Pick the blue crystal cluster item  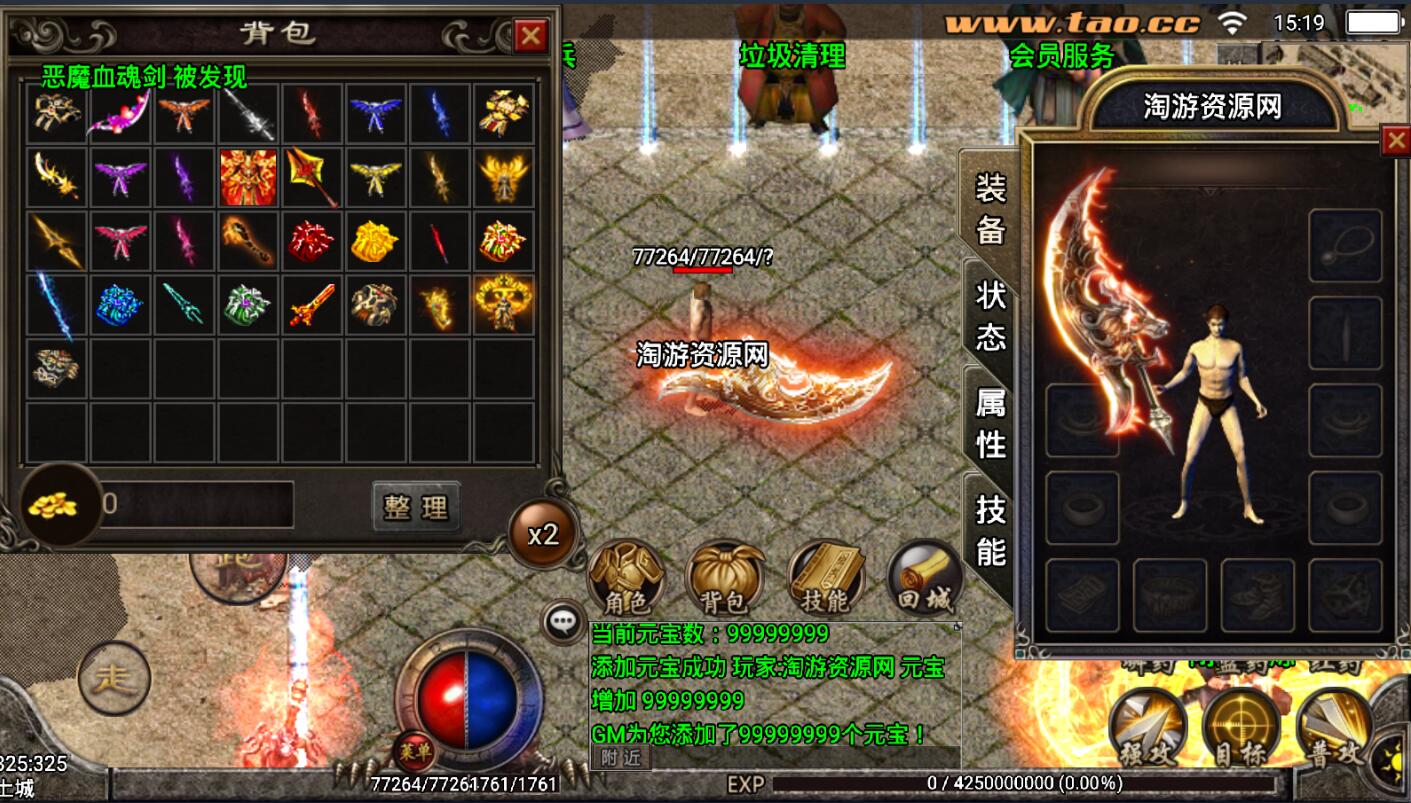point(119,305)
